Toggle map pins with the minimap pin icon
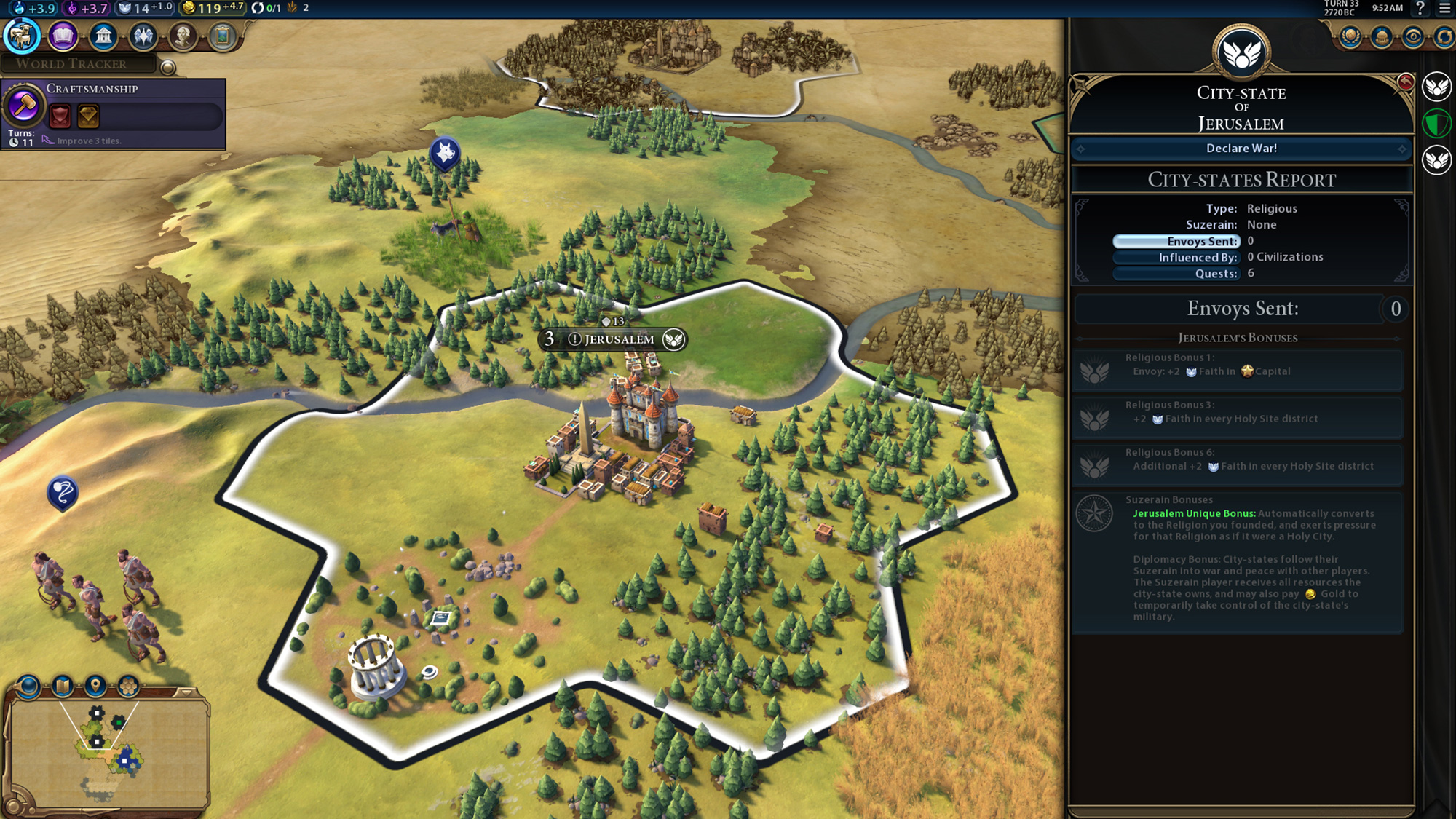Screen dimensions: 1456x819 (x=95, y=685)
